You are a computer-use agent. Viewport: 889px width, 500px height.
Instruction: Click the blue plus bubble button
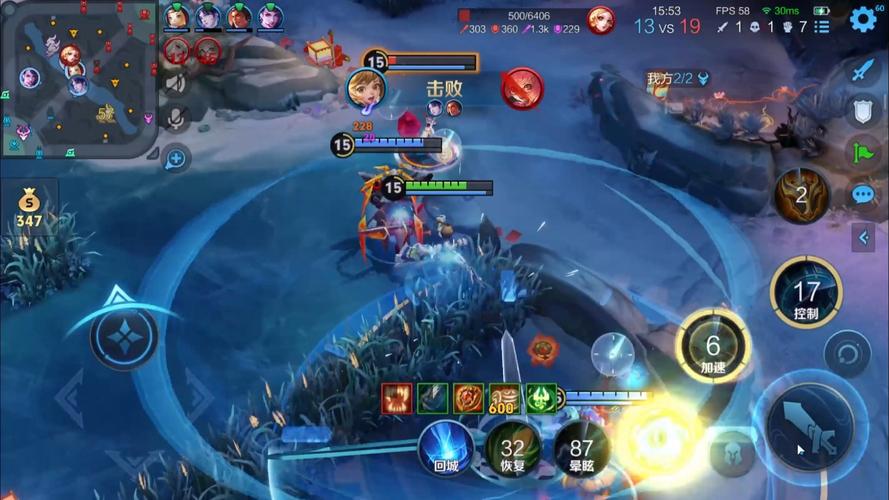tap(176, 158)
